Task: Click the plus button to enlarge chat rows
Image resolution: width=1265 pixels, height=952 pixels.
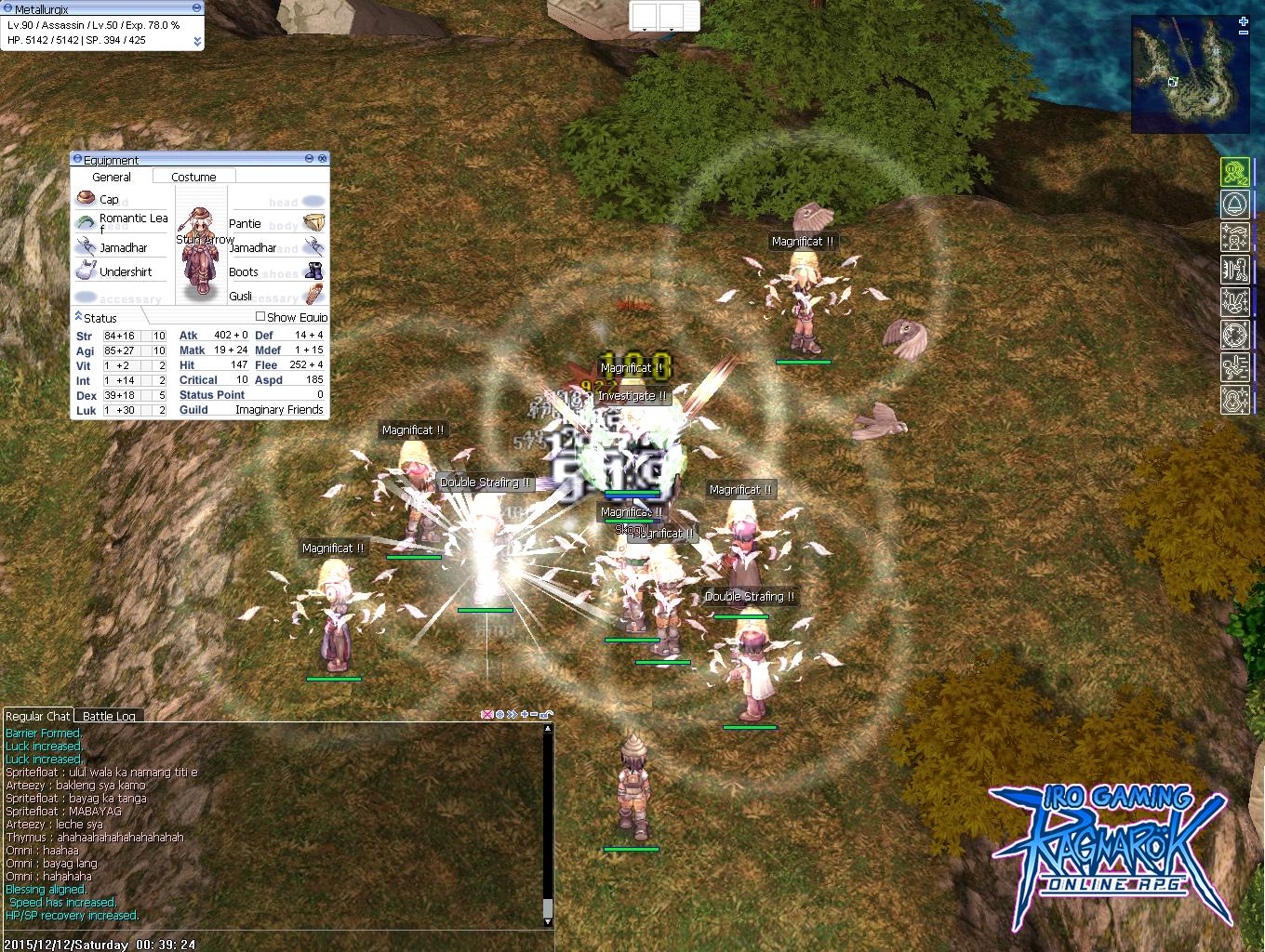Action: [525, 714]
